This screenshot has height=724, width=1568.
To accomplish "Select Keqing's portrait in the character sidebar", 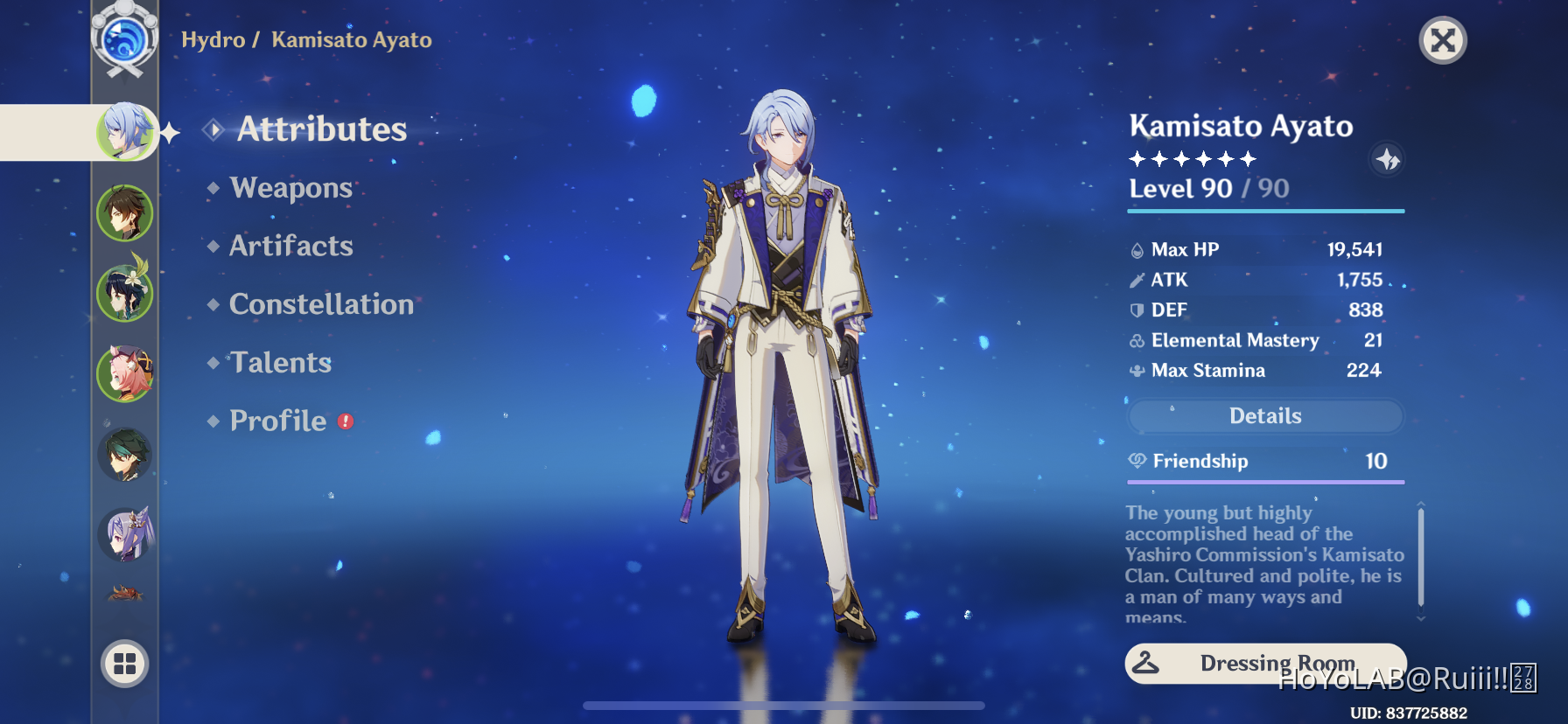I will point(125,535).
